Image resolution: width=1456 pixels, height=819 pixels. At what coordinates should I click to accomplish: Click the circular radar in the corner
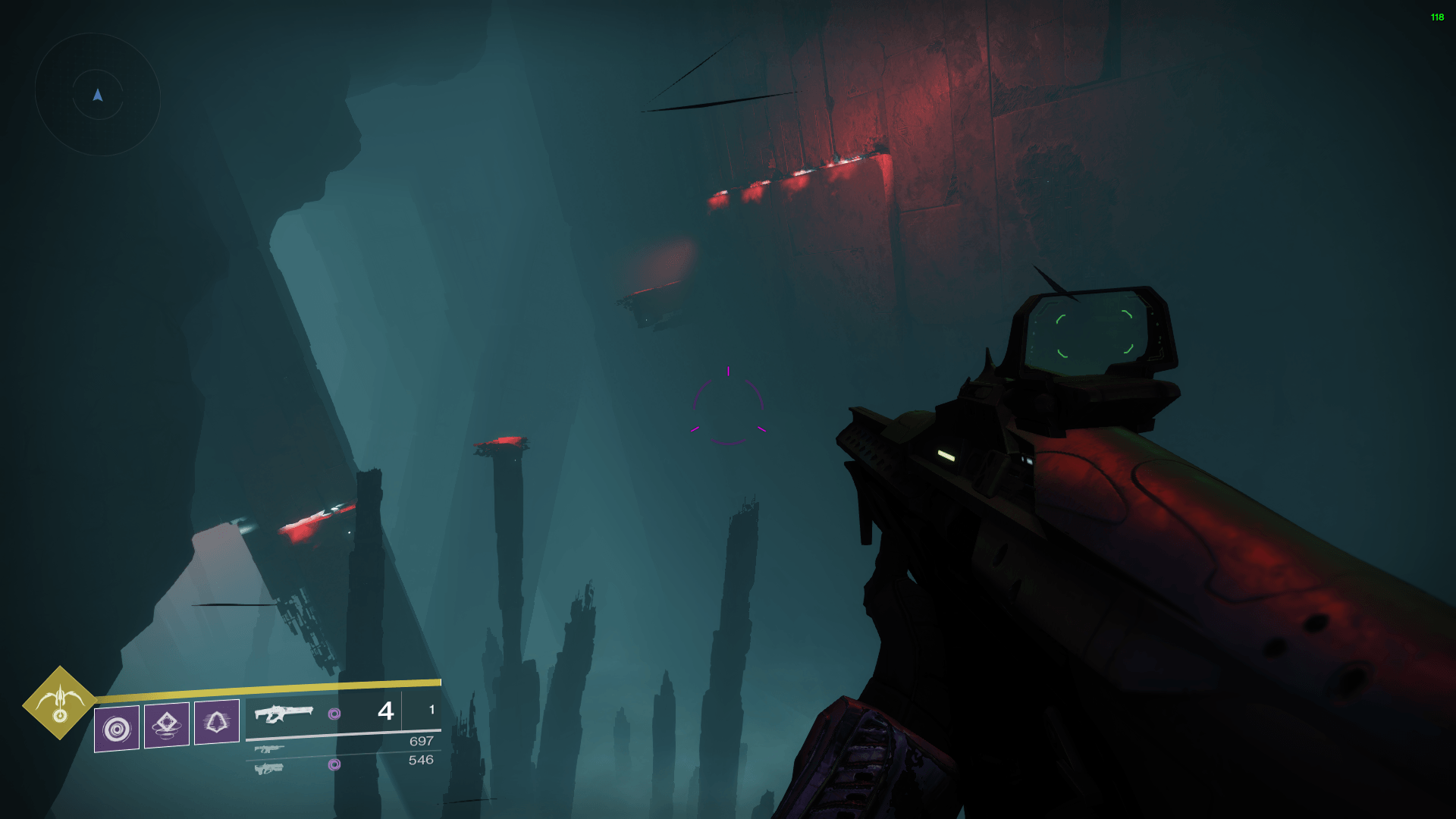point(98,95)
